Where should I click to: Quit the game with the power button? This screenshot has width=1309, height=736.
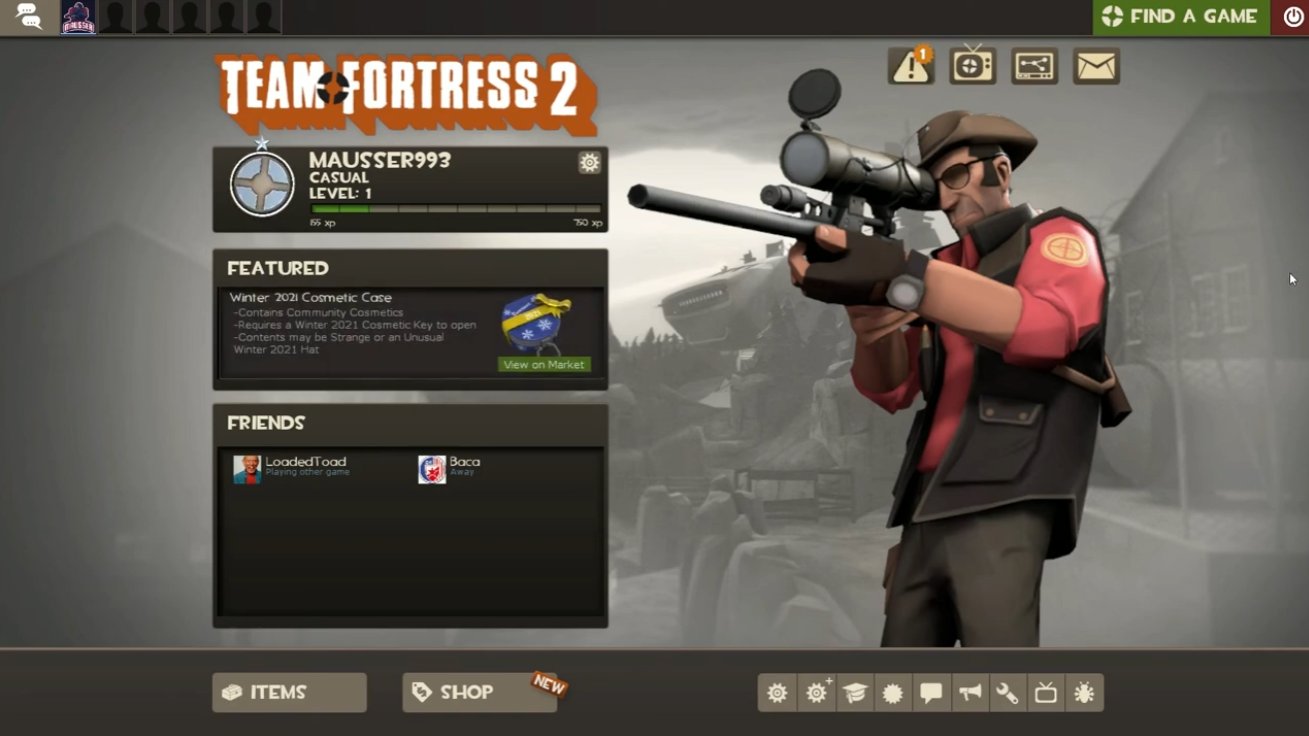coord(1293,17)
